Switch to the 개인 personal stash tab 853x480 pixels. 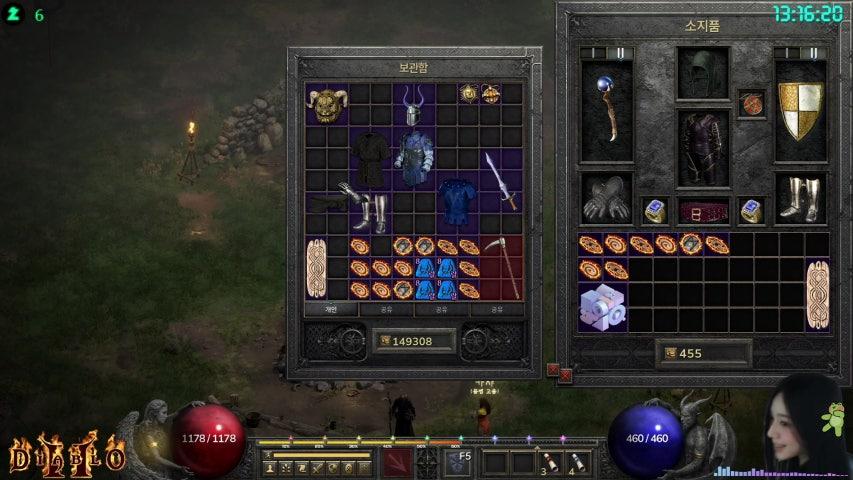coord(331,310)
